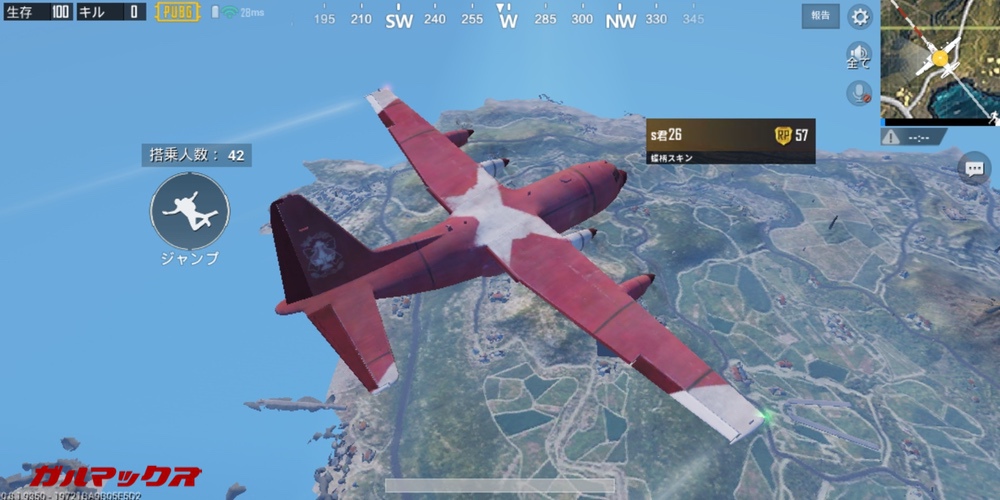Toggle the muted microphone icon
This screenshot has width=1000, height=500.
859,93
